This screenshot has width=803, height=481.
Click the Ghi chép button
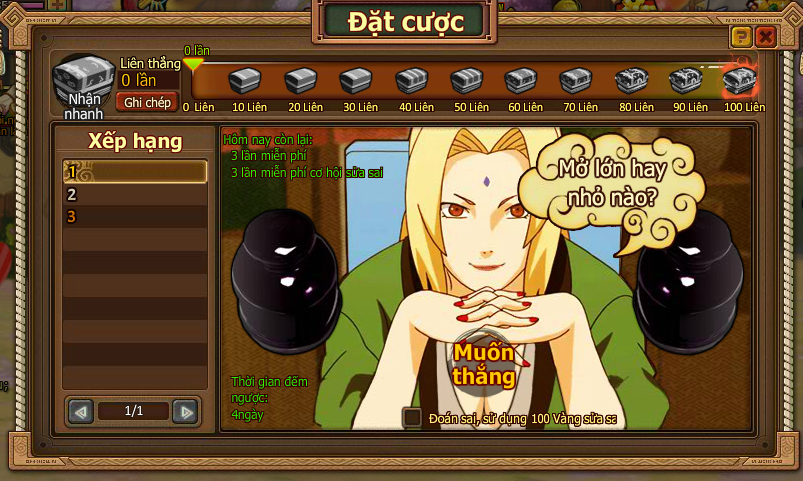point(148,102)
